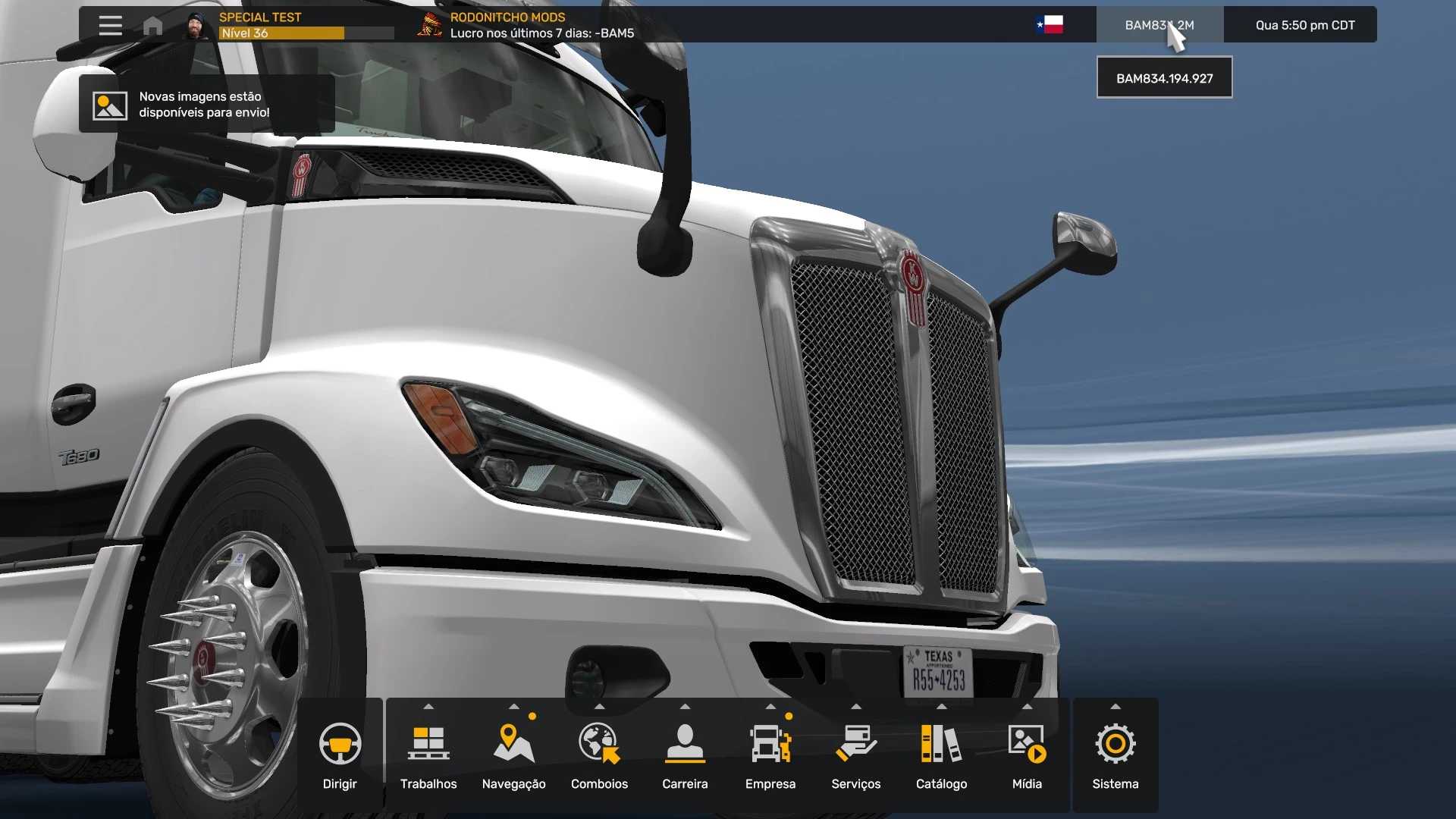Viewport: 1456px width, 819px height.
Task: Open the hamburger menu icon
Action: pos(110,25)
